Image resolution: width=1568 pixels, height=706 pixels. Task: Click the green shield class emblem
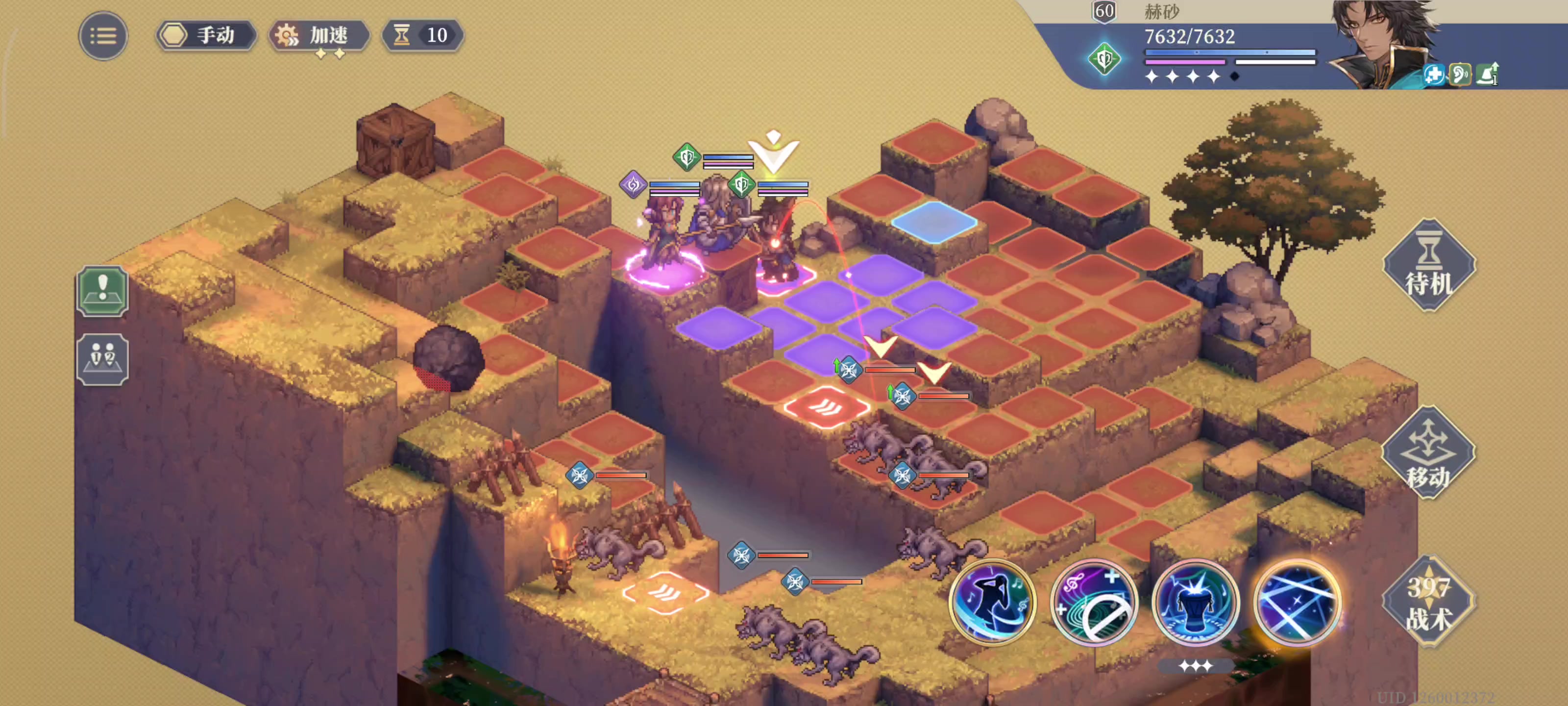(1104, 59)
